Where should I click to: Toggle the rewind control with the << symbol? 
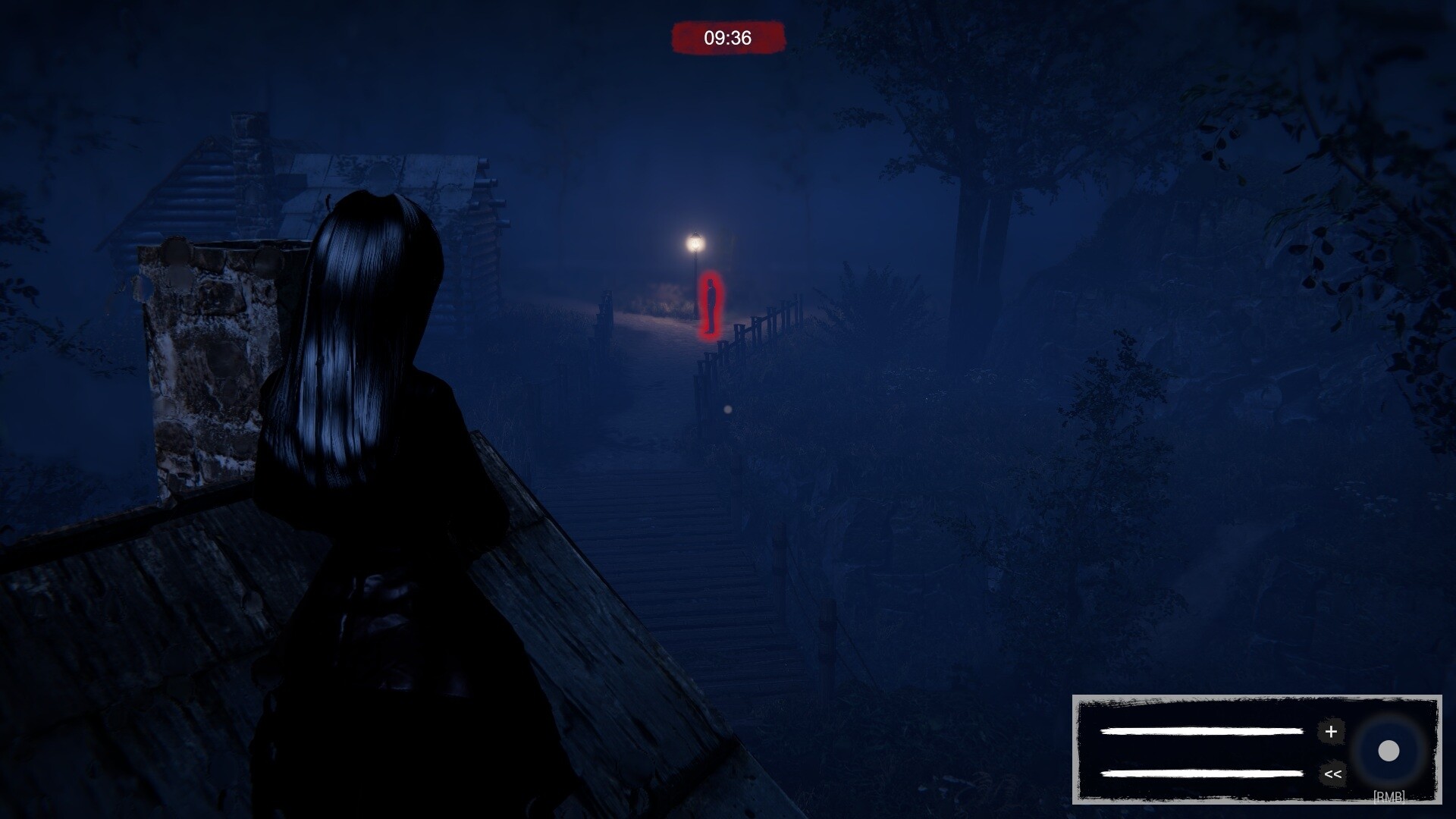(x=1332, y=774)
